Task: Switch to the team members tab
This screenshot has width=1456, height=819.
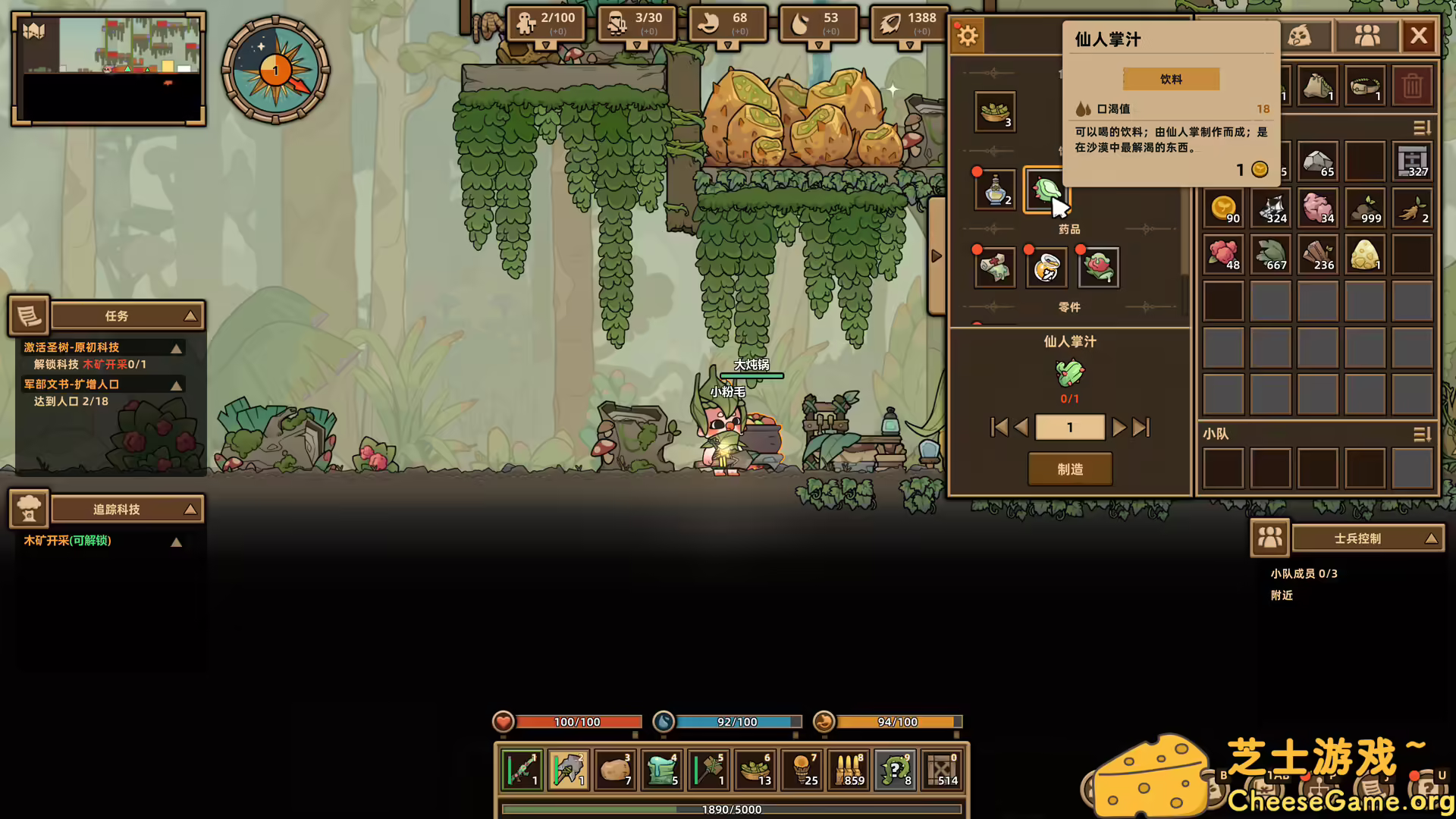Action: (x=1367, y=35)
